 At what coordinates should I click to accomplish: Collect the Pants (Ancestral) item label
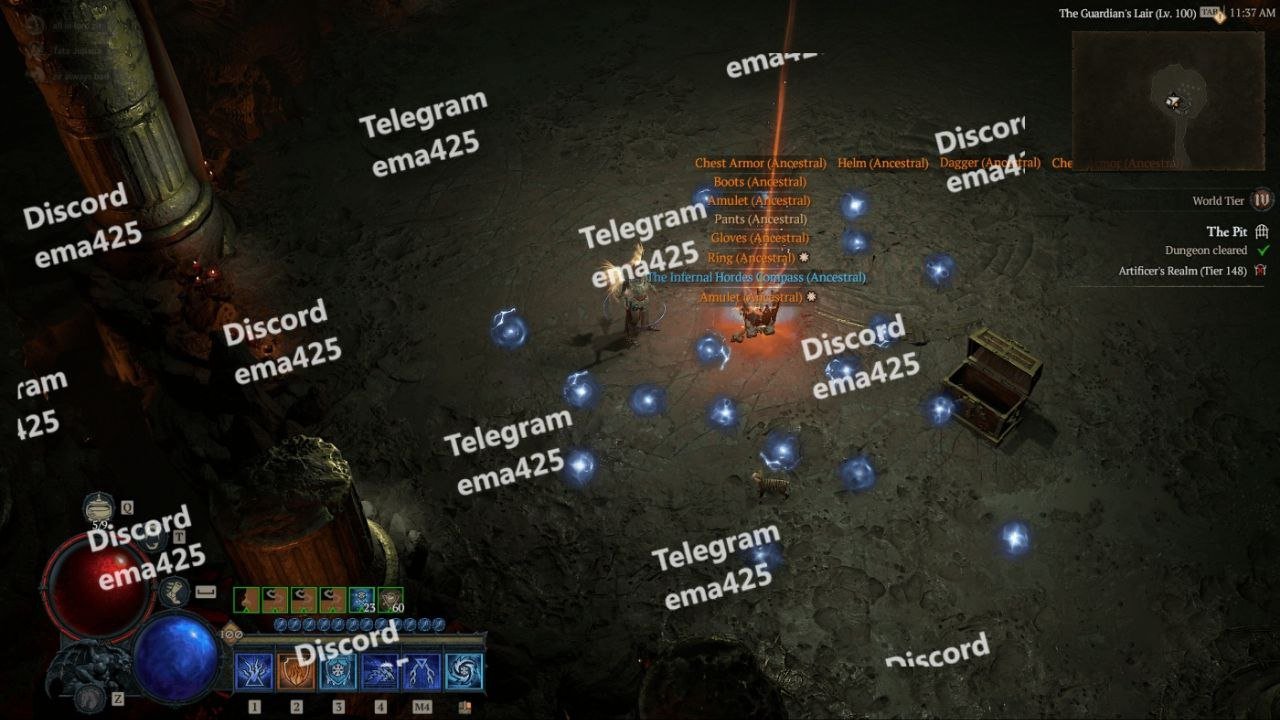tap(760, 219)
